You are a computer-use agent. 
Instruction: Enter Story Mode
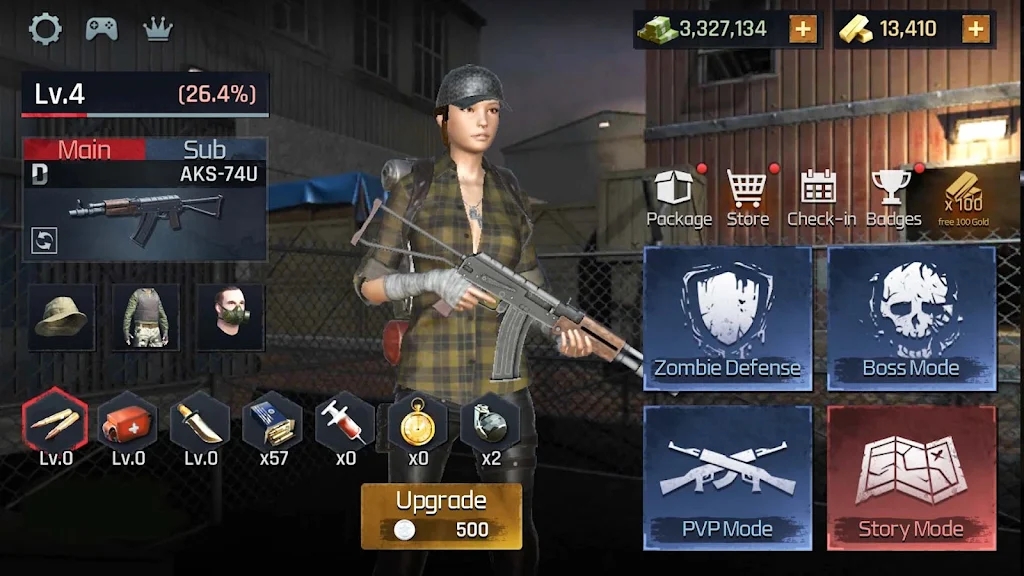point(911,478)
